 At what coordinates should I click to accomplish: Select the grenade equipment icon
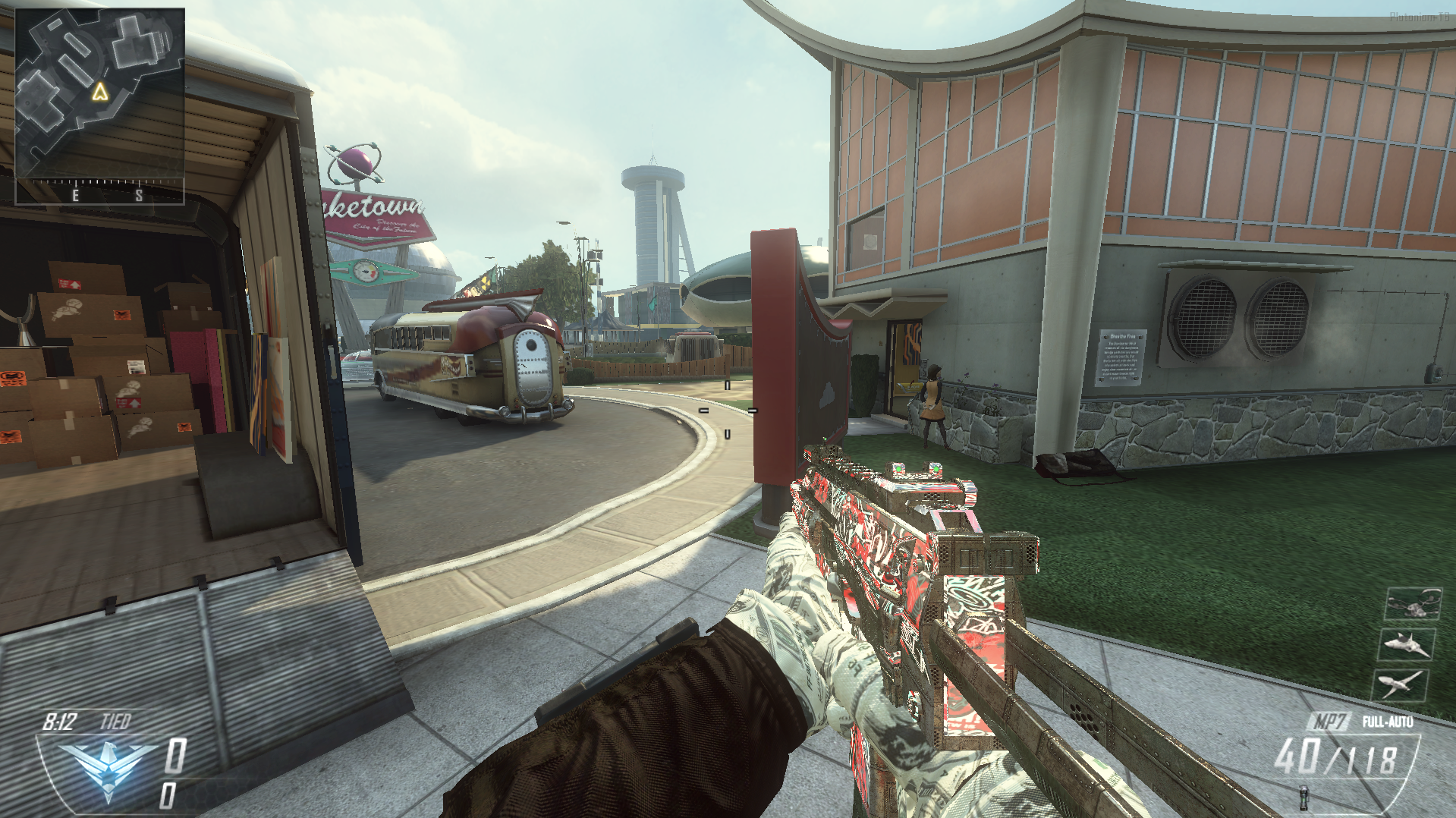[1303, 798]
